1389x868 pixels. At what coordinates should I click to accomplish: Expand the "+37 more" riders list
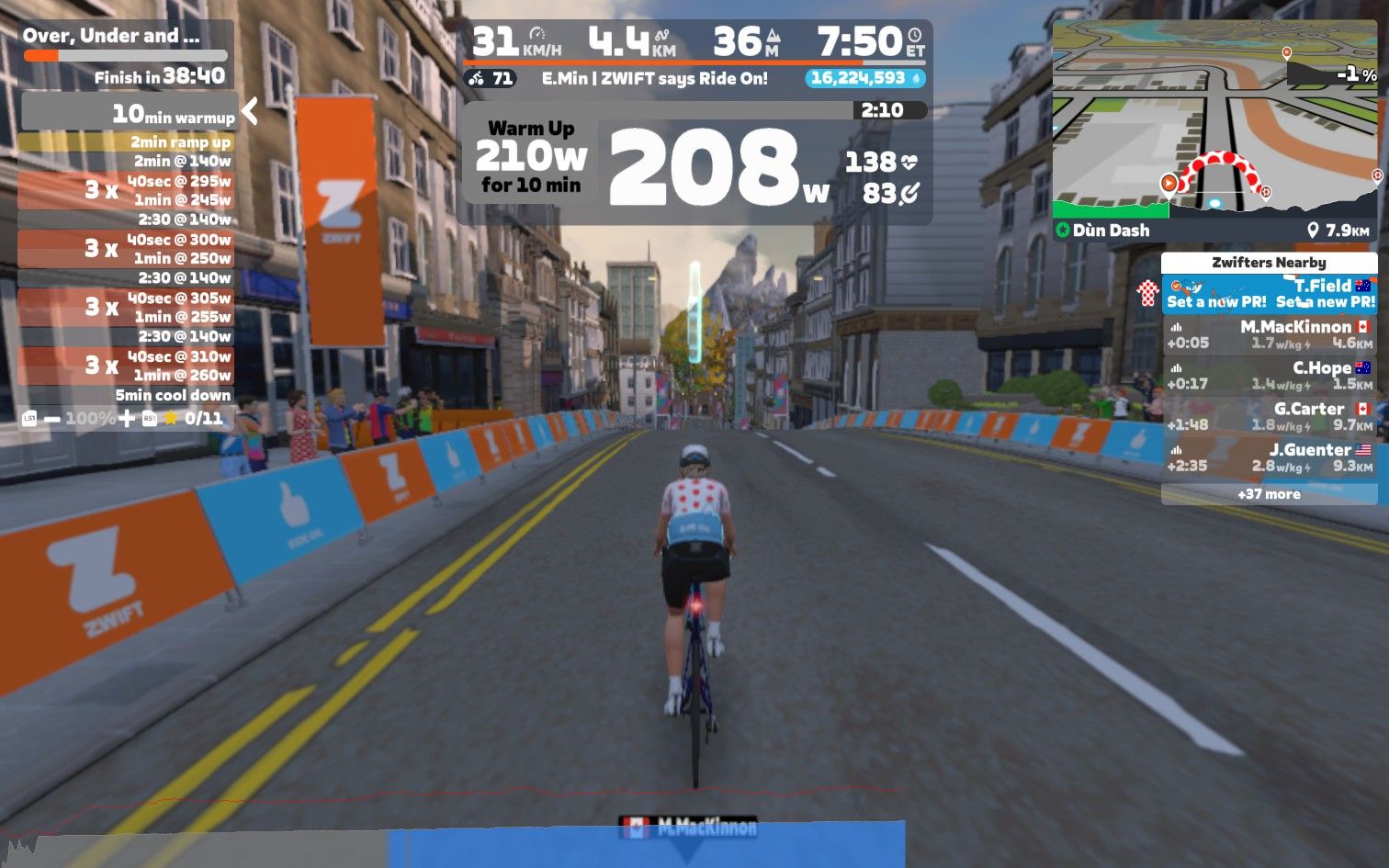(1269, 494)
